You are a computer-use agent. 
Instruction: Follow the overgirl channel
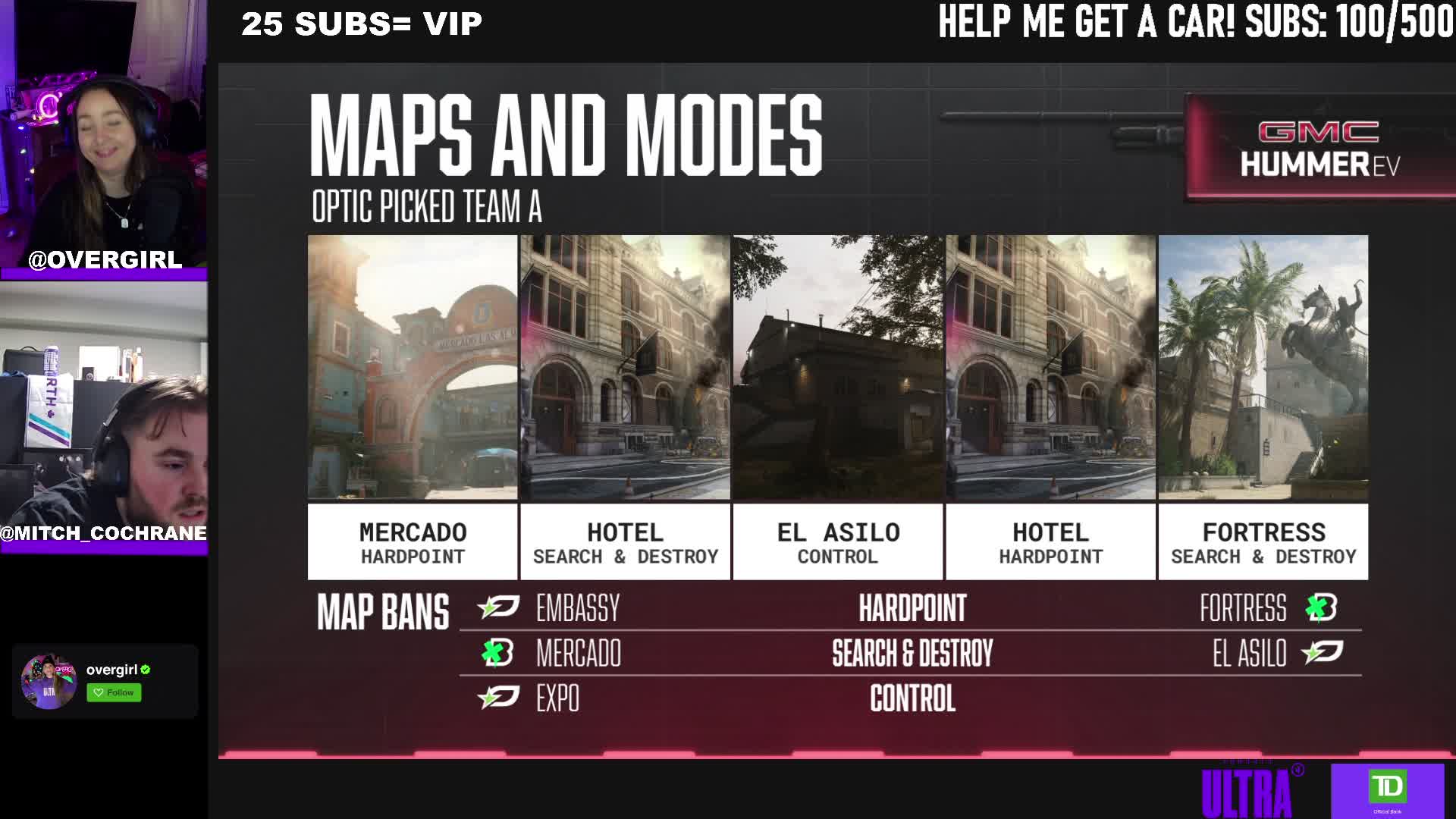pyautogui.click(x=114, y=692)
